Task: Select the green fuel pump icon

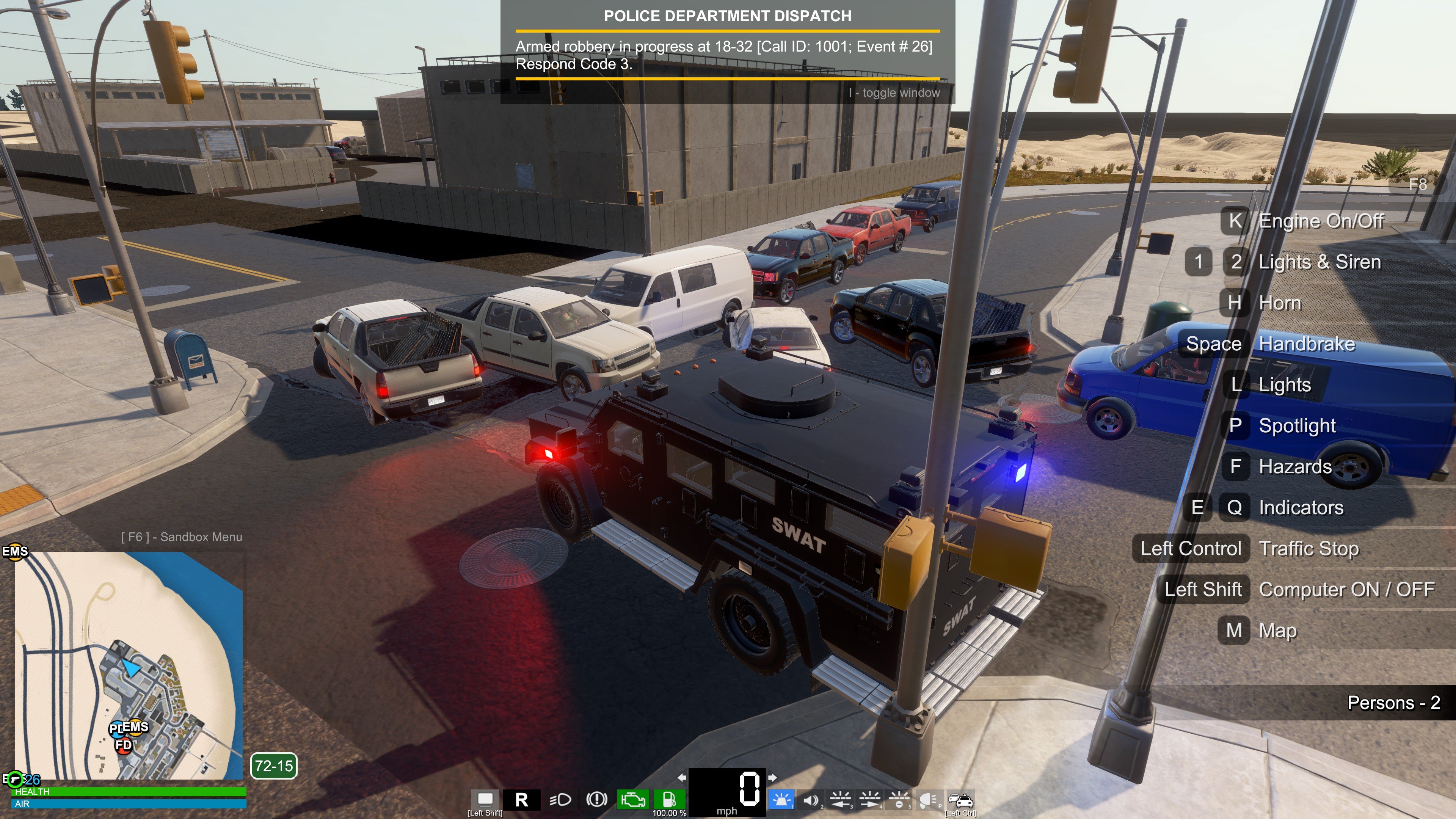Action: click(669, 799)
